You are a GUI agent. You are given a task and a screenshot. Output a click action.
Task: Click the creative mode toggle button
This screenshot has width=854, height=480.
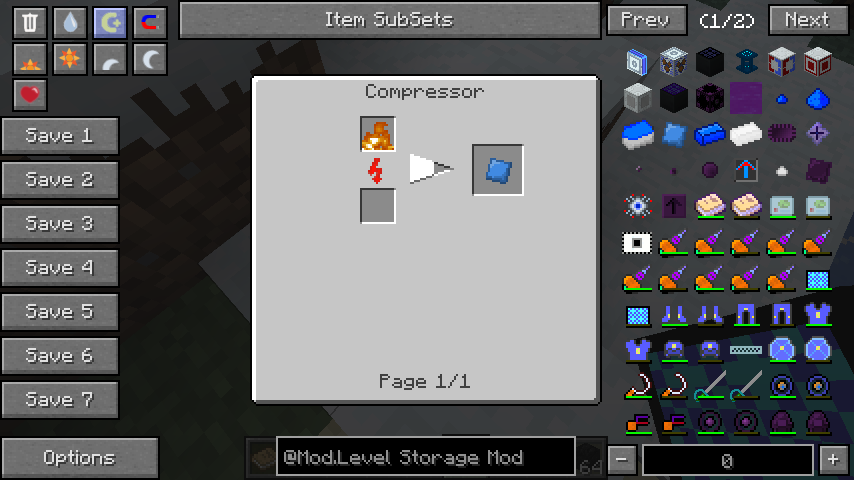point(110,22)
